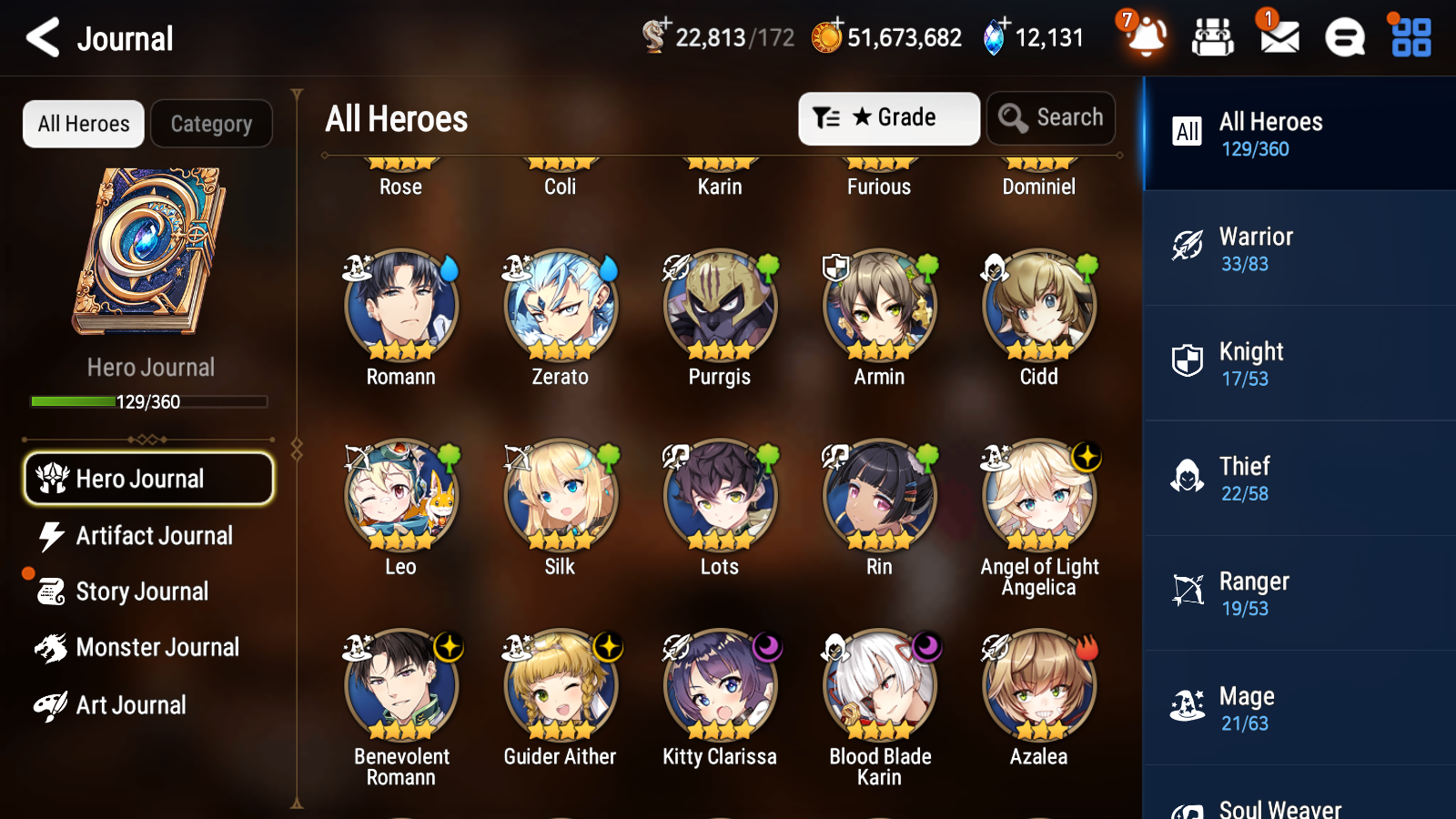Open the Search function
1456x819 pixels.
click(1051, 117)
